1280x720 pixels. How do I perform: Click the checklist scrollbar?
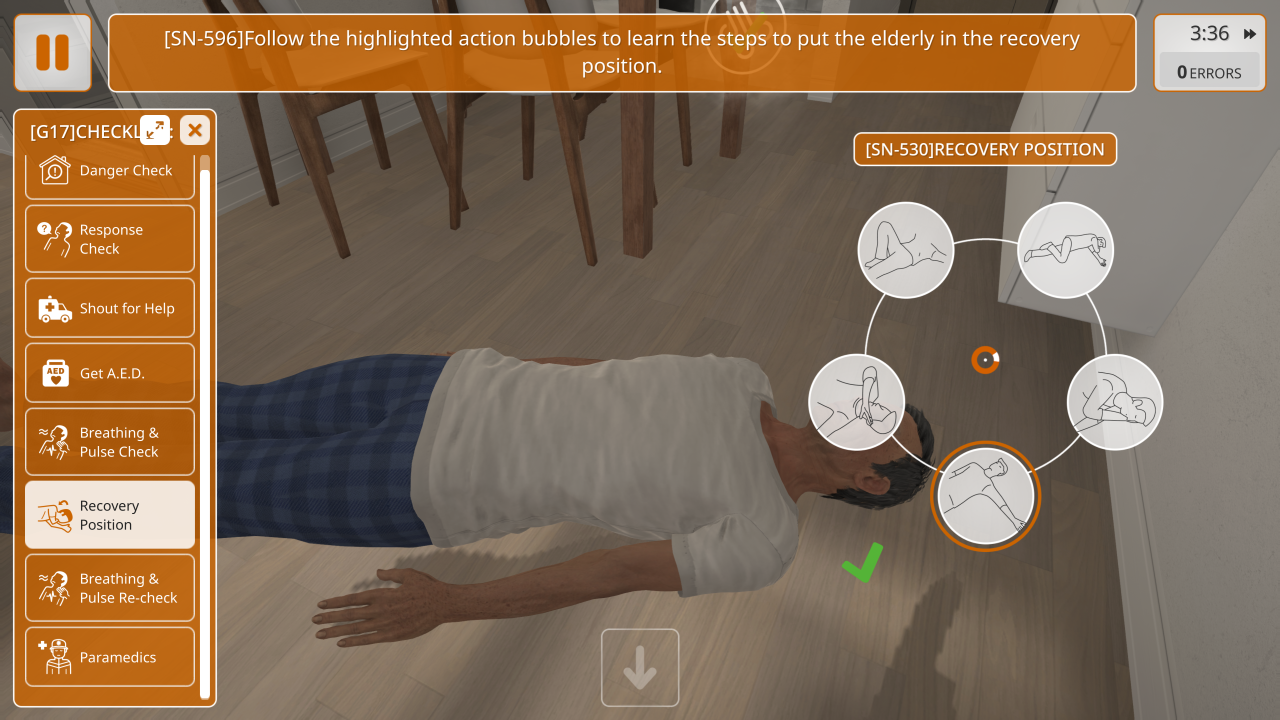(x=205, y=430)
